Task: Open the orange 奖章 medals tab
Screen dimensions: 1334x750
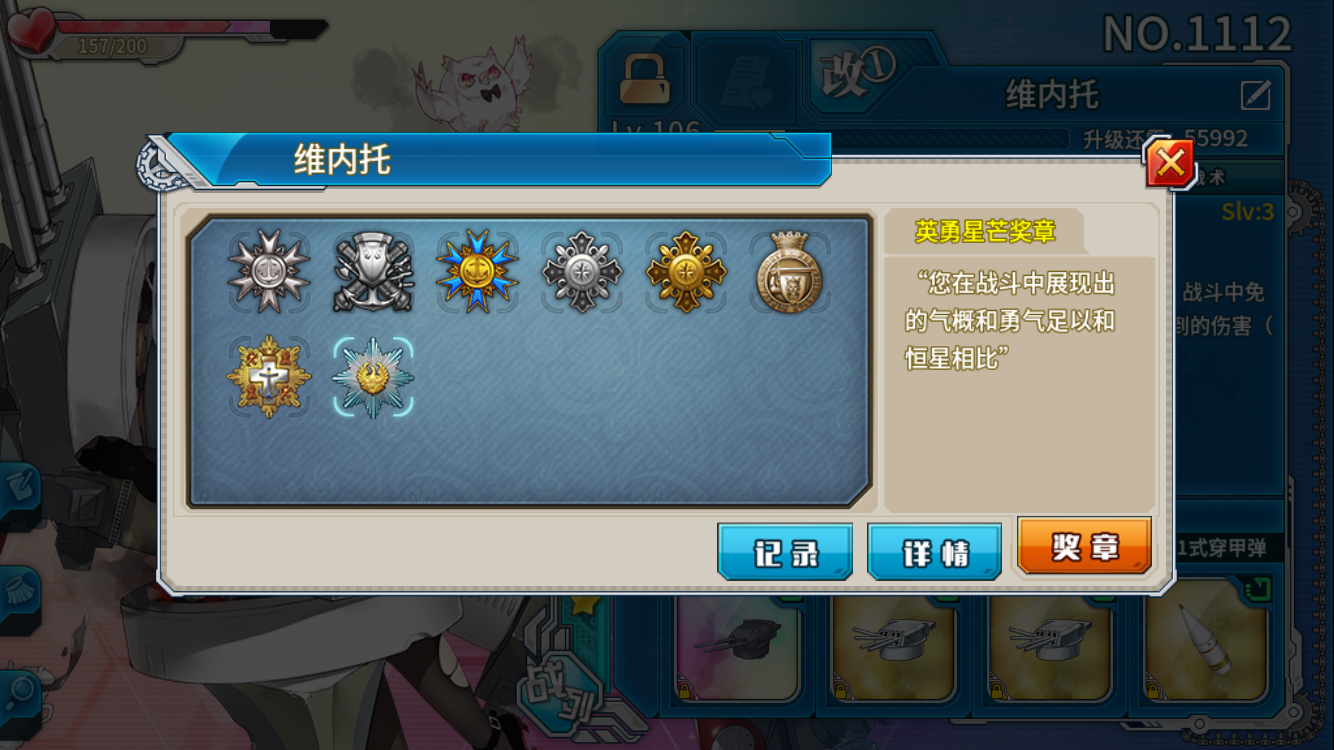Action: pyautogui.click(x=1084, y=551)
